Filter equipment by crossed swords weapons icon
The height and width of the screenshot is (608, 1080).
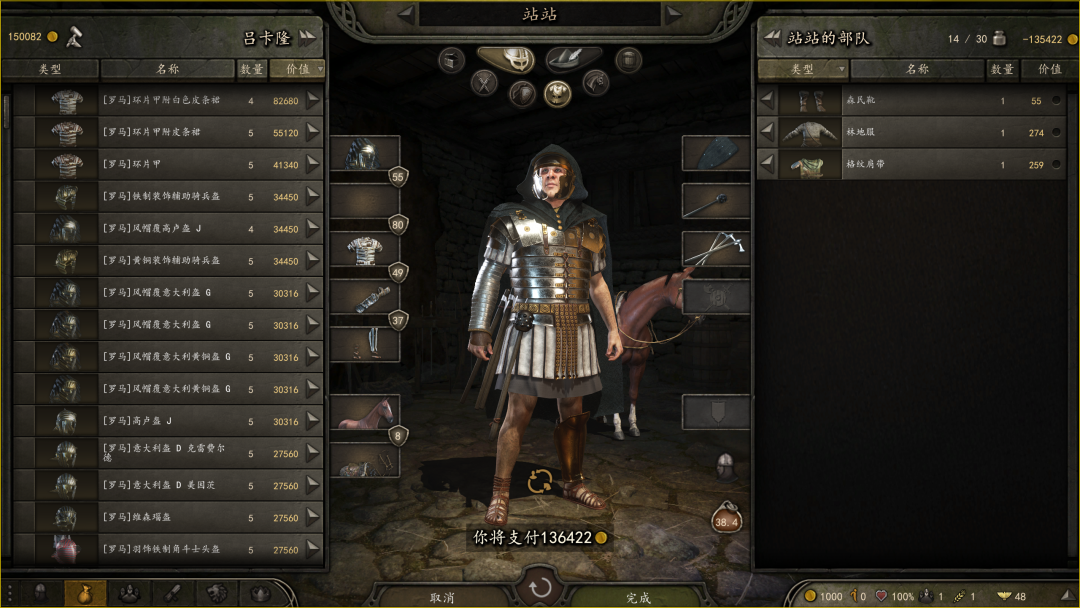click(485, 83)
